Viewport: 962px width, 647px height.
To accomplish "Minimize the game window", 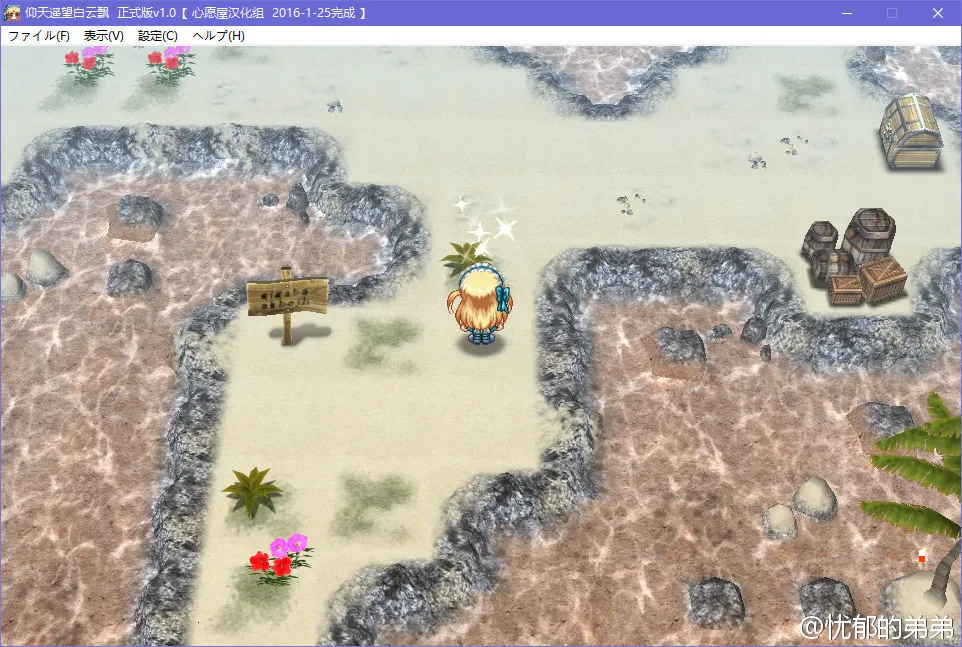I will pos(847,13).
